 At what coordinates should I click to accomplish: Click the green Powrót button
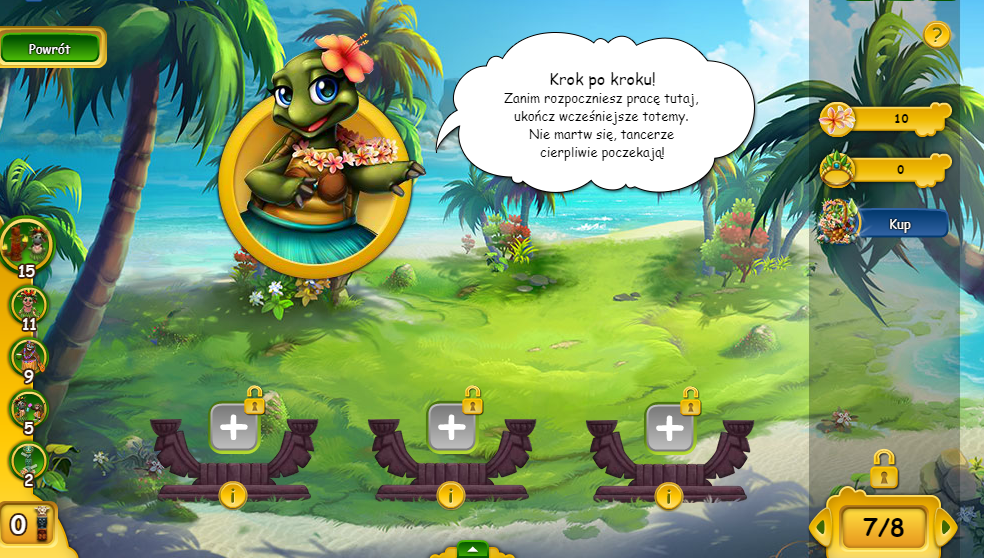50,48
